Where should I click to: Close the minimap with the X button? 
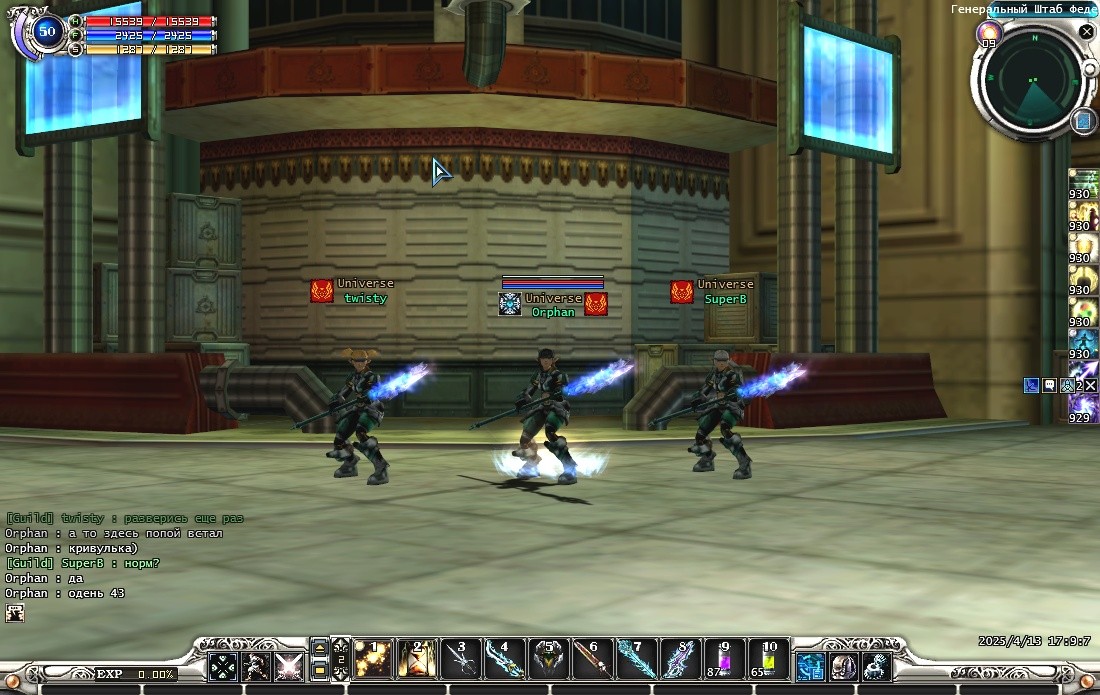click(1086, 32)
